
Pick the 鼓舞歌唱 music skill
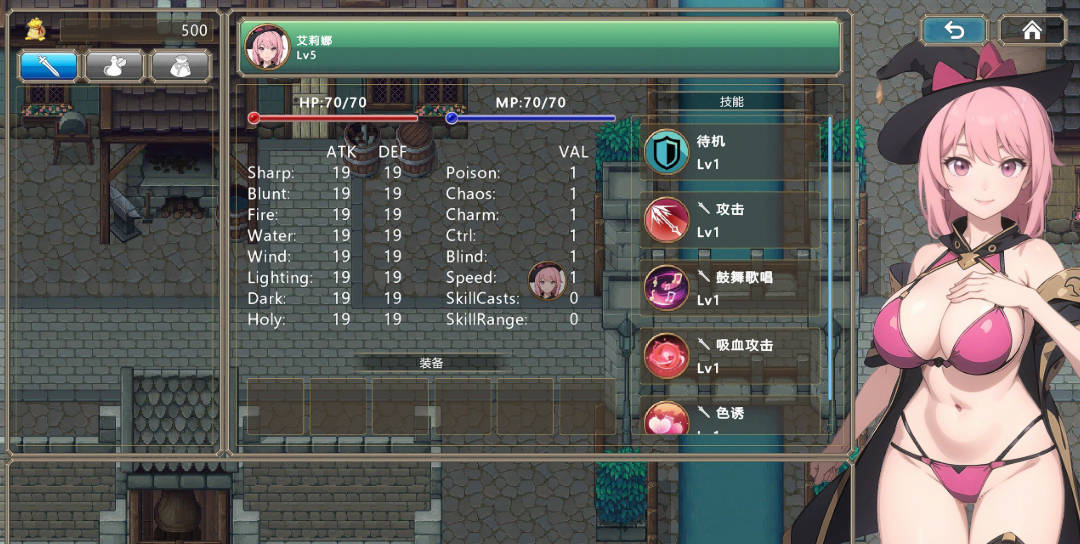click(731, 288)
